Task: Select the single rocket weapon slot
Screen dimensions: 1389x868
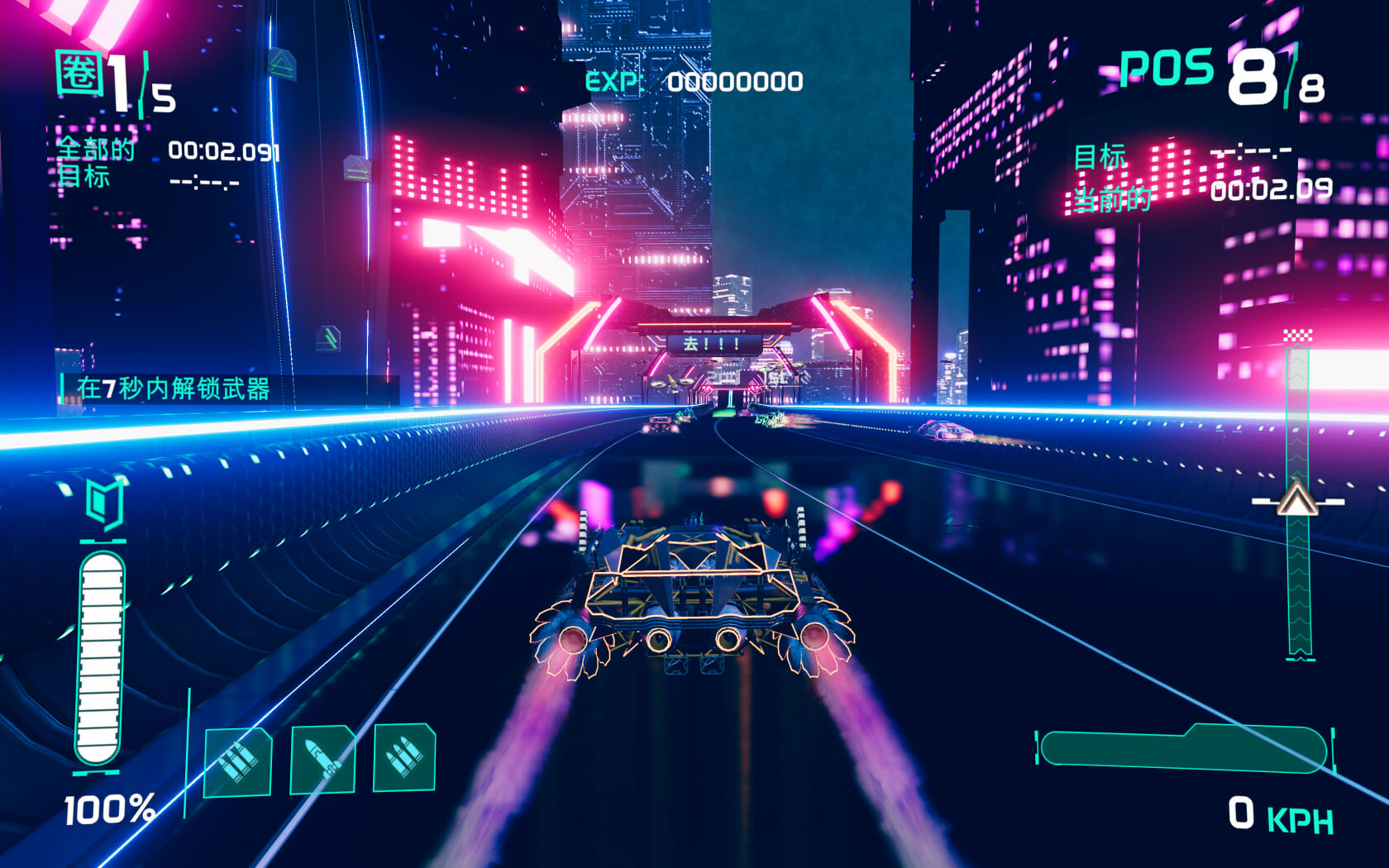Action: pyautogui.click(x=322, y=759)
